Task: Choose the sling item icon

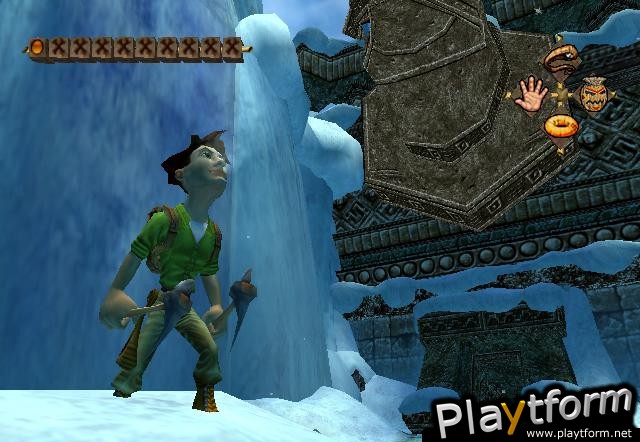Action: [x=561, y=61]
